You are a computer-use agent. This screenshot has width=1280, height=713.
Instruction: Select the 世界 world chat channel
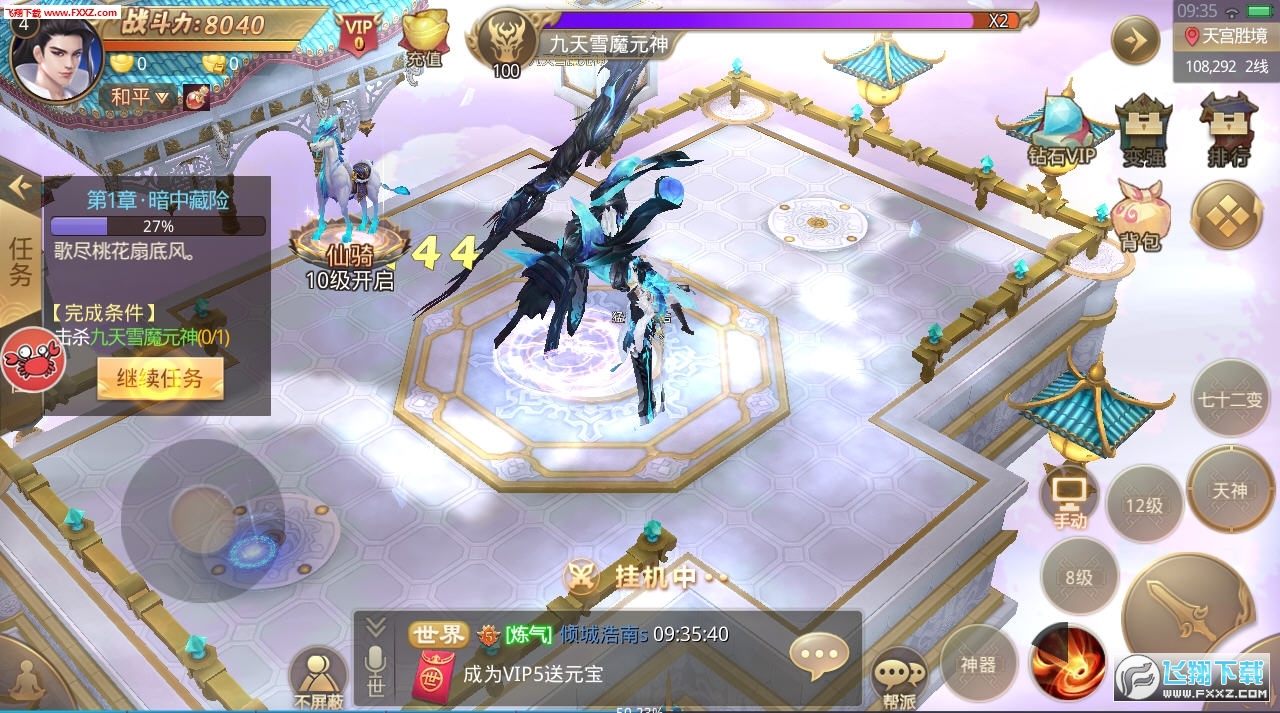click(x=439, y=634)
